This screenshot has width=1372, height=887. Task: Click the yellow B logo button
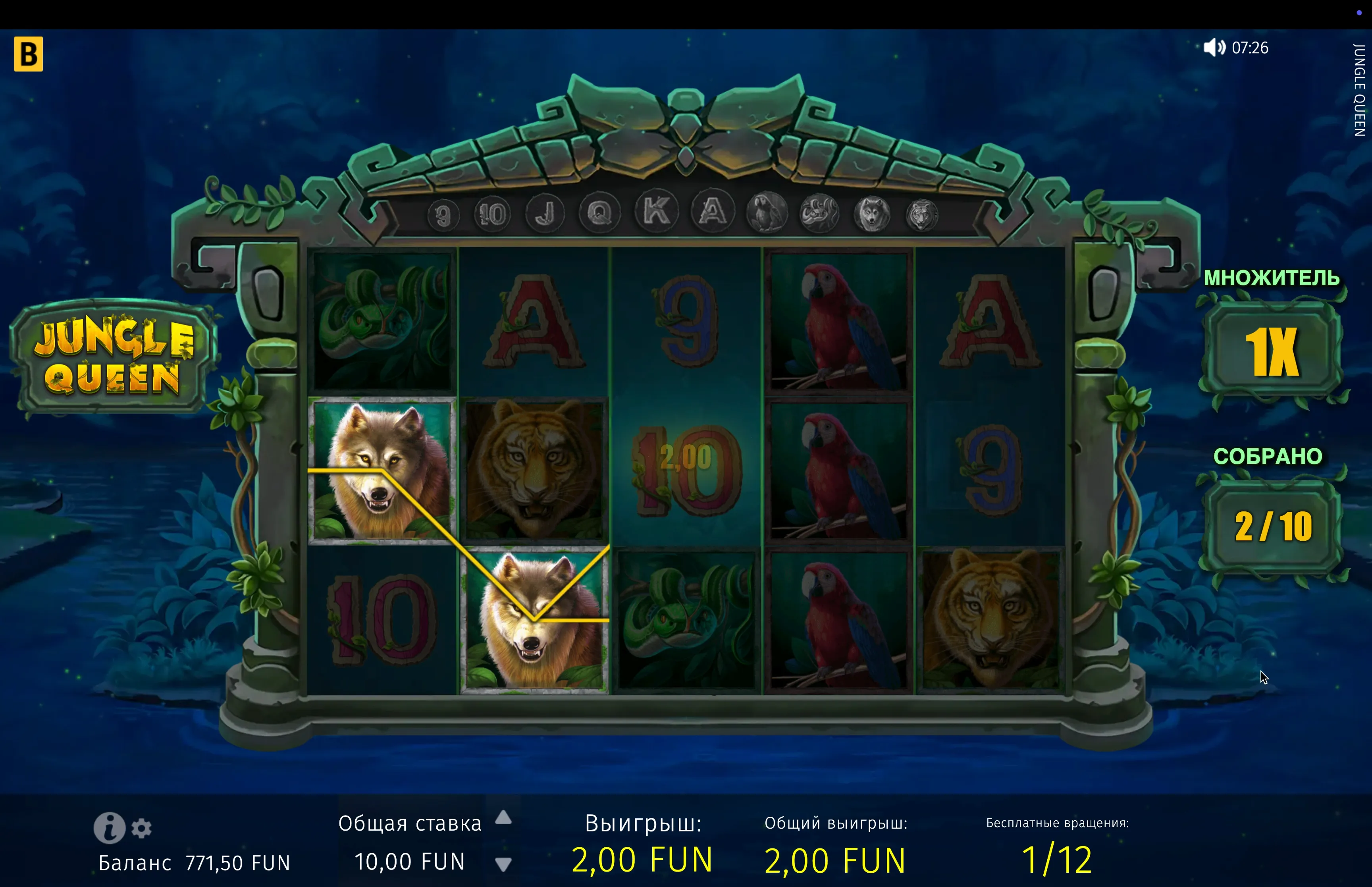(x=28, y=54)
